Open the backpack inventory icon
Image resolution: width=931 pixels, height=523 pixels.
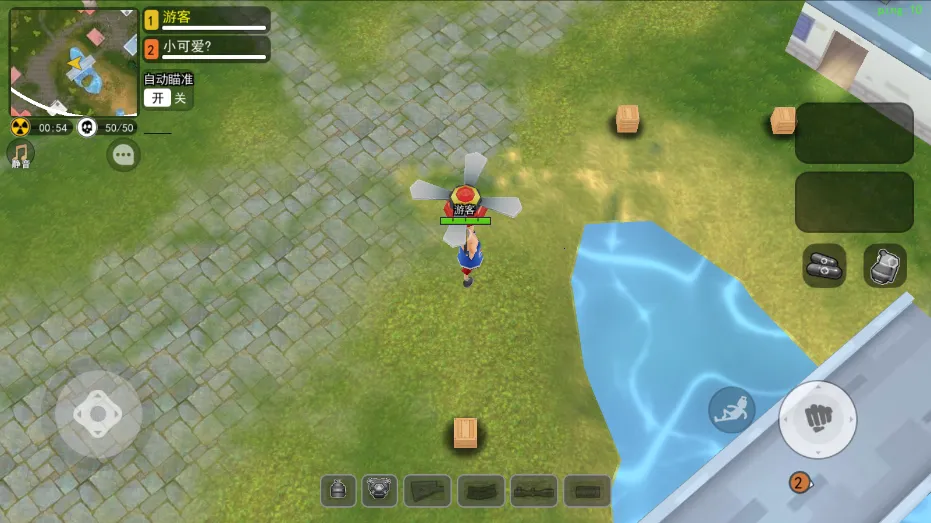[884, 265]
